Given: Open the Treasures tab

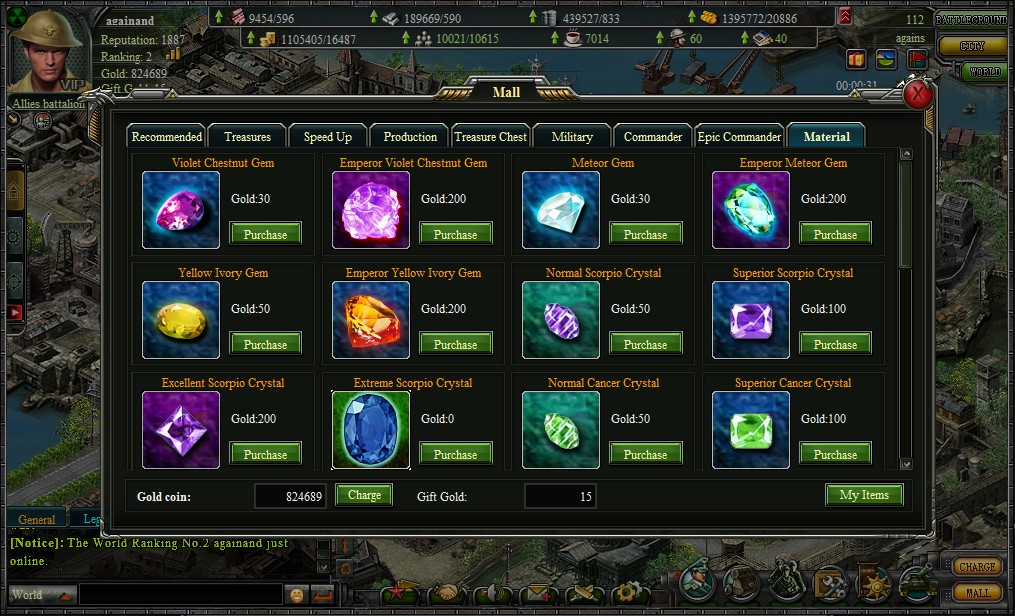Looking at the screenshot, I should (247, 137).
